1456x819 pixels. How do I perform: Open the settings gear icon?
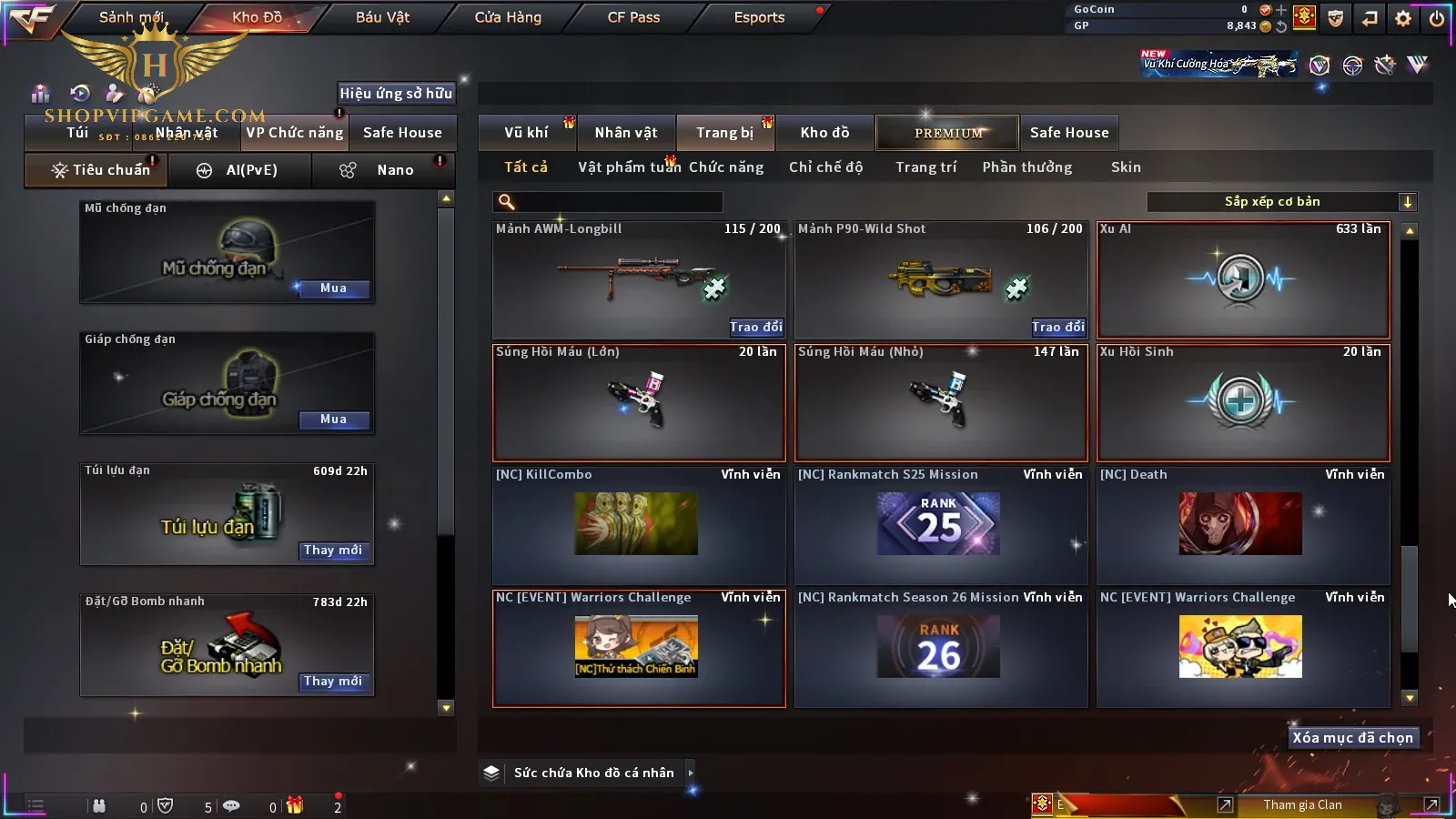coord(1403,18)
